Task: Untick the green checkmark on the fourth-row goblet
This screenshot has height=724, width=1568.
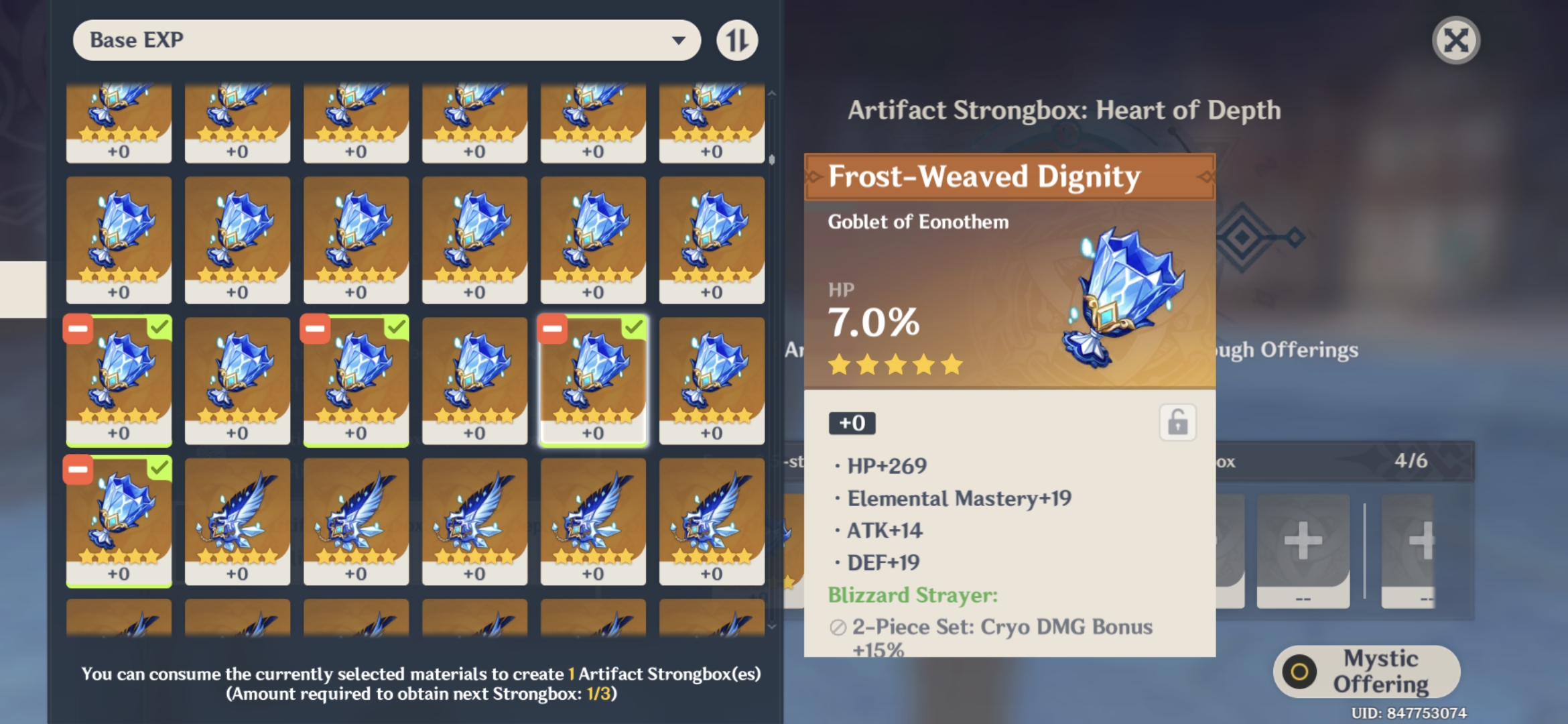Action: pos(159,469)
